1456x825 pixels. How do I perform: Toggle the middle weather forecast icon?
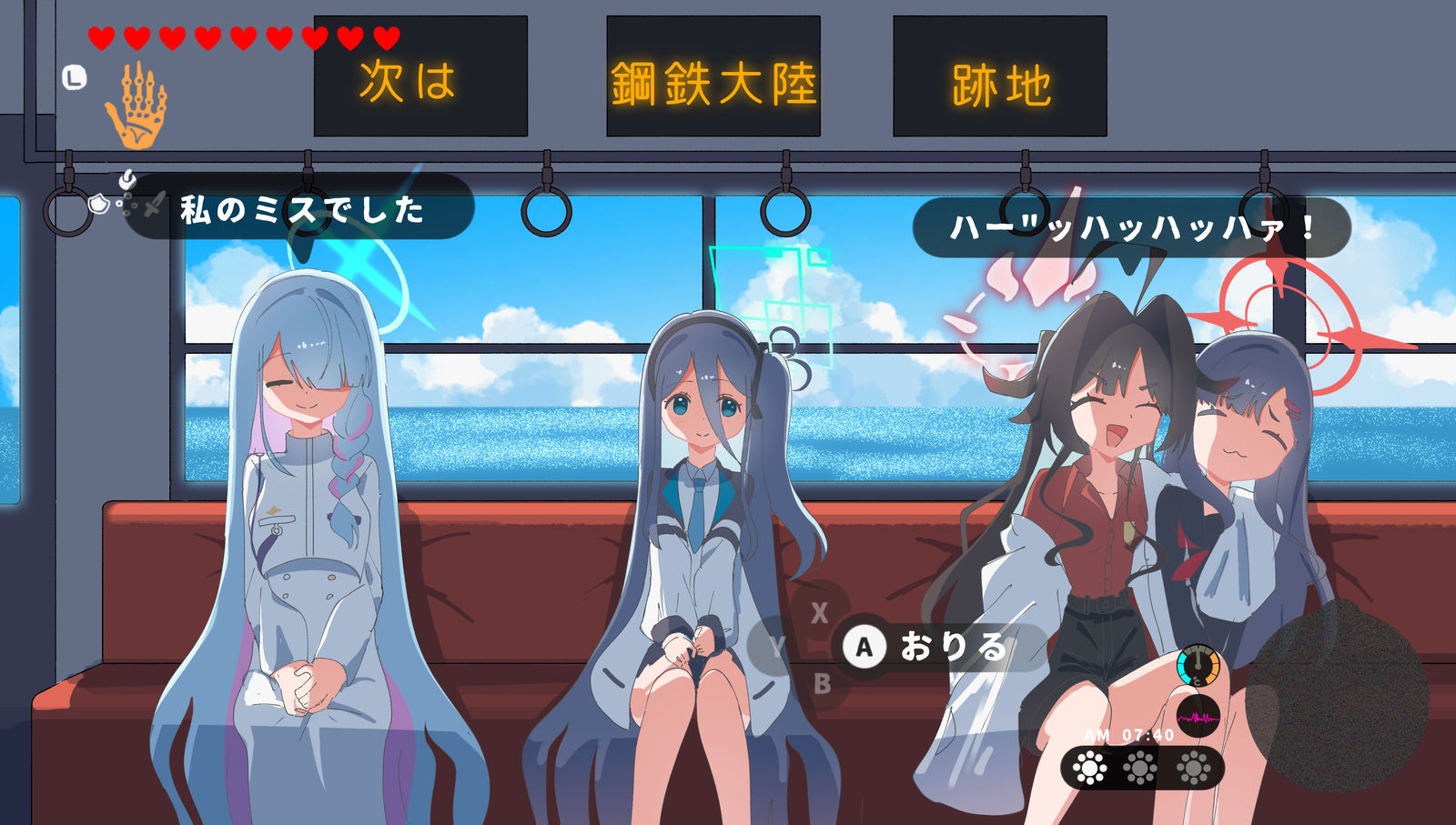click(x=1141, y=767)
